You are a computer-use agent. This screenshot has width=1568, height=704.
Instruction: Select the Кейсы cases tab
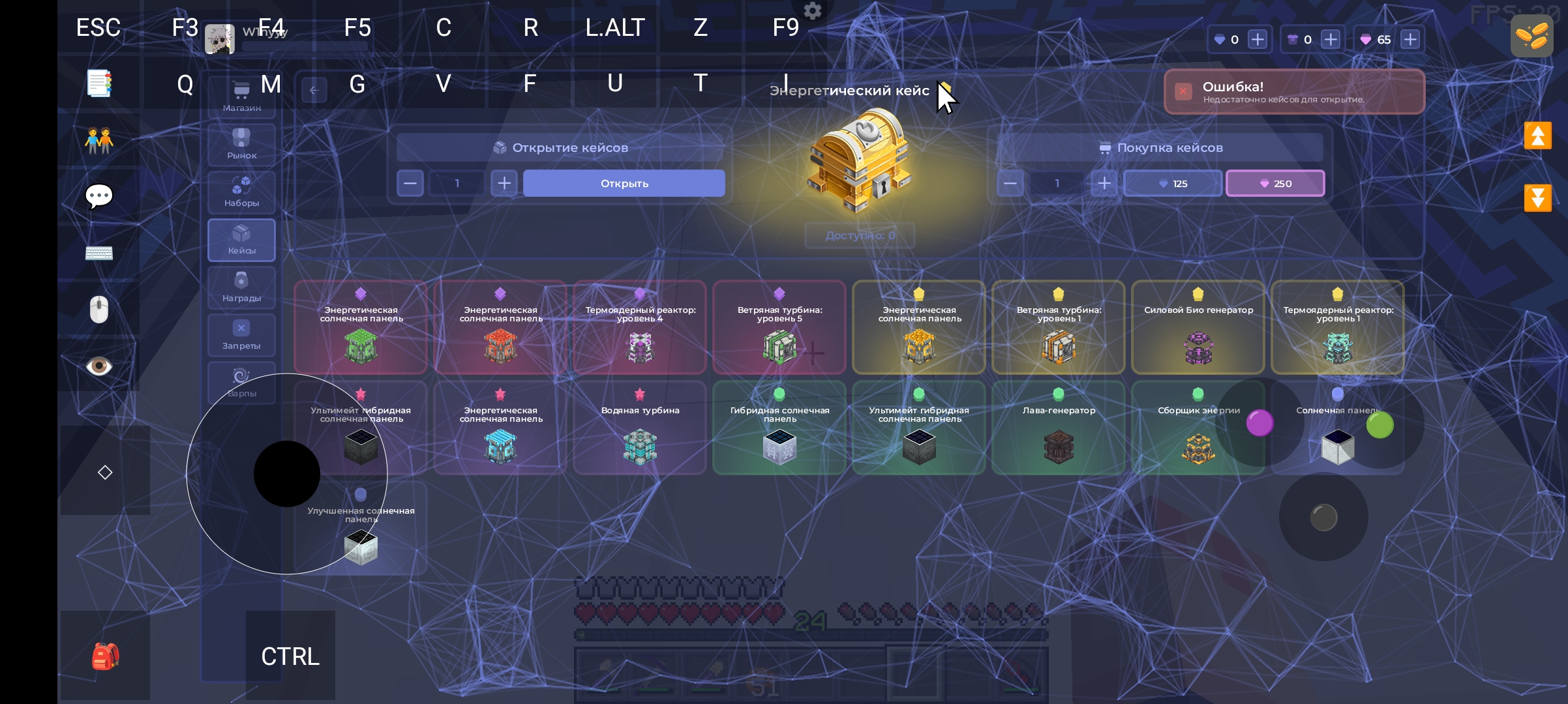click(x=241, y=239)
